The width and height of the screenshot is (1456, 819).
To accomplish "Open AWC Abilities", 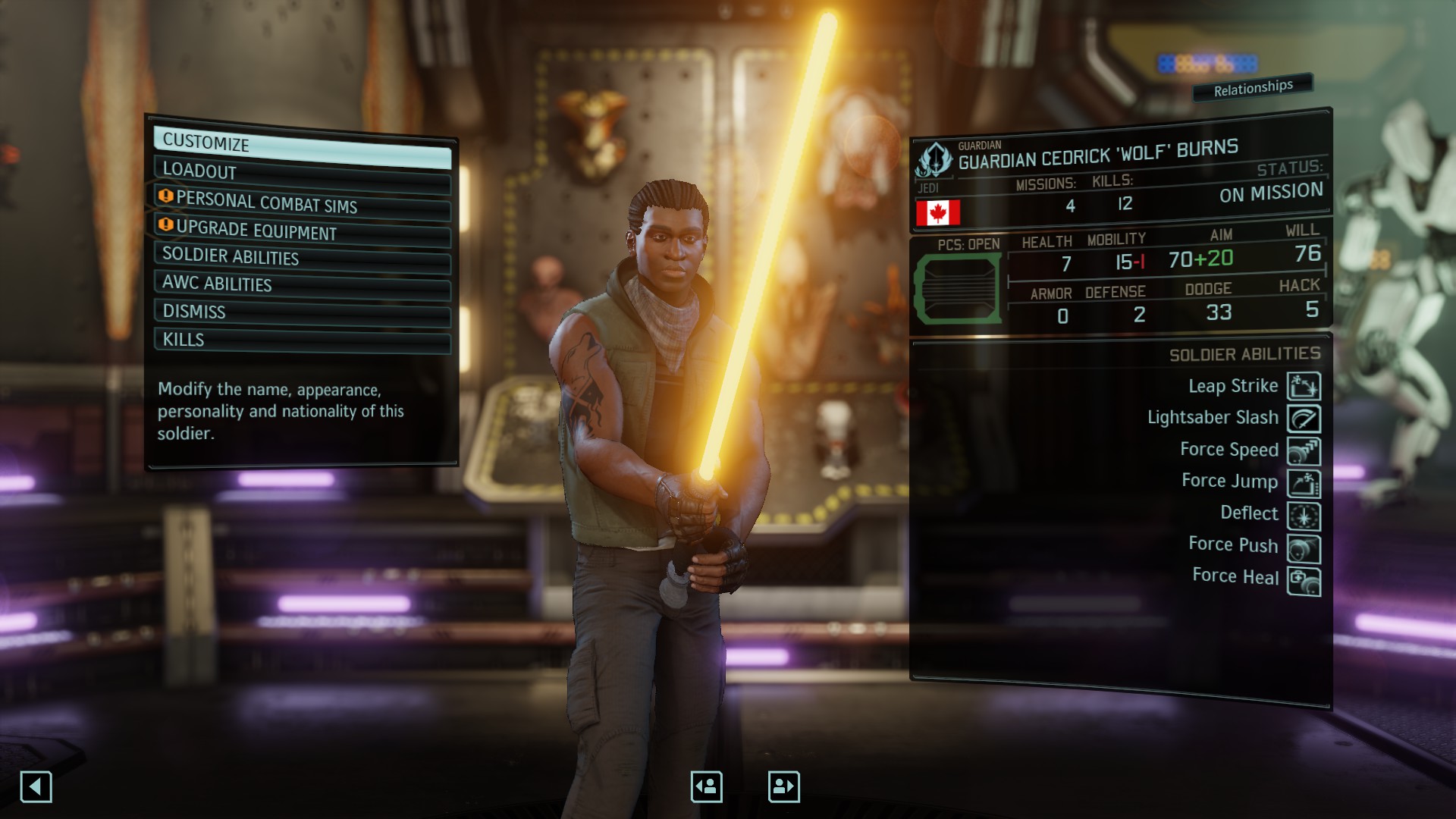I will tap(302, 285).
